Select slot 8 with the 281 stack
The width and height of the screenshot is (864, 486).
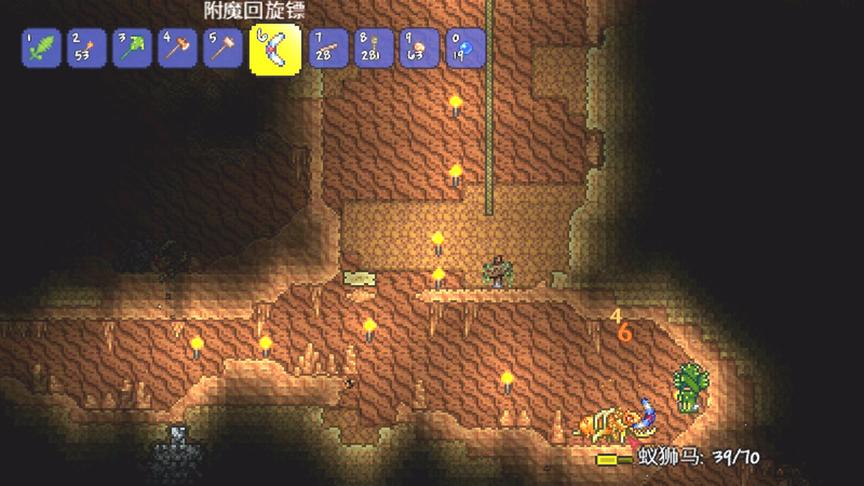click(x=371, y=48)
